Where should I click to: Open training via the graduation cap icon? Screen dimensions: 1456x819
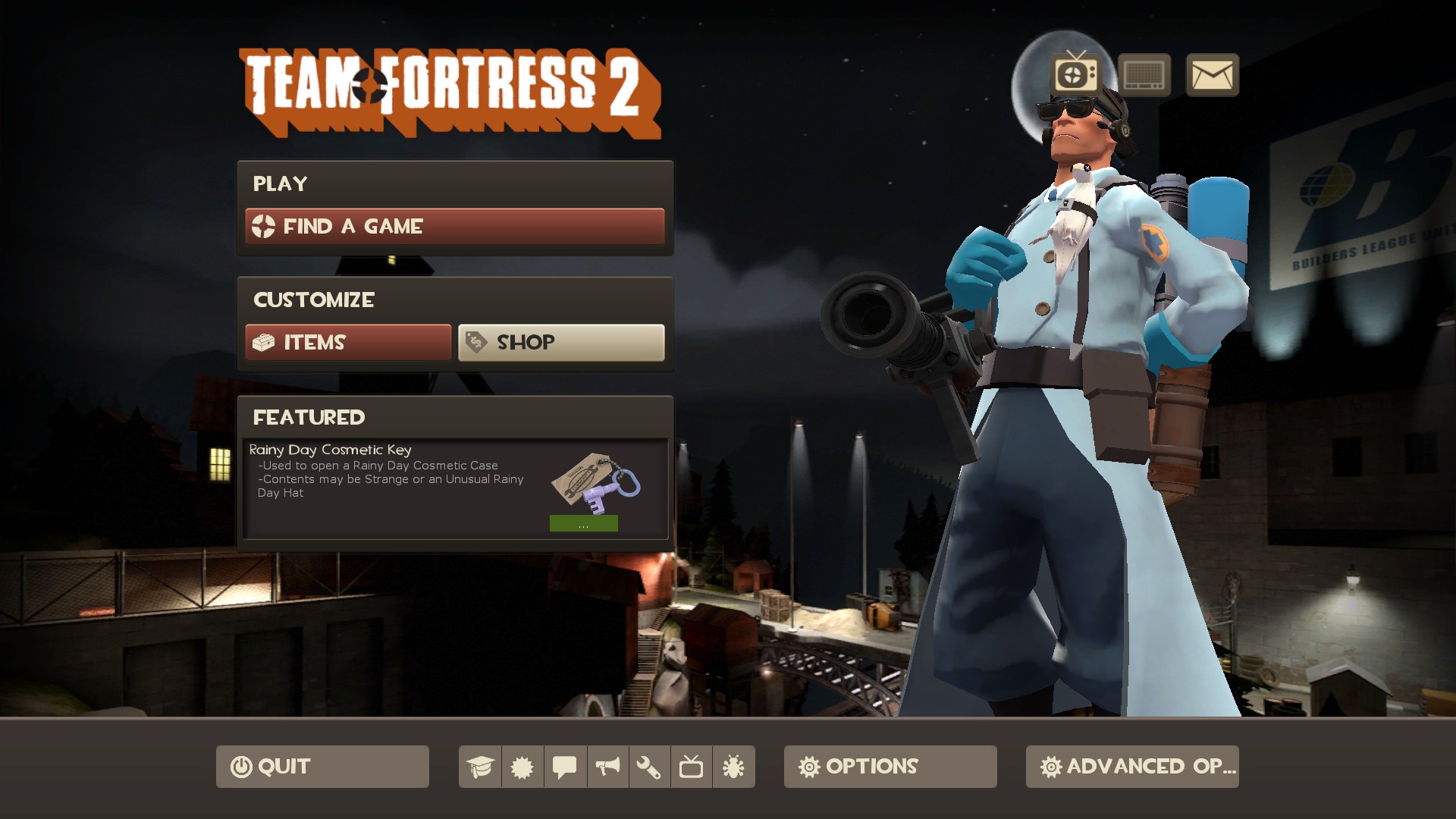[x=480, y=767]
